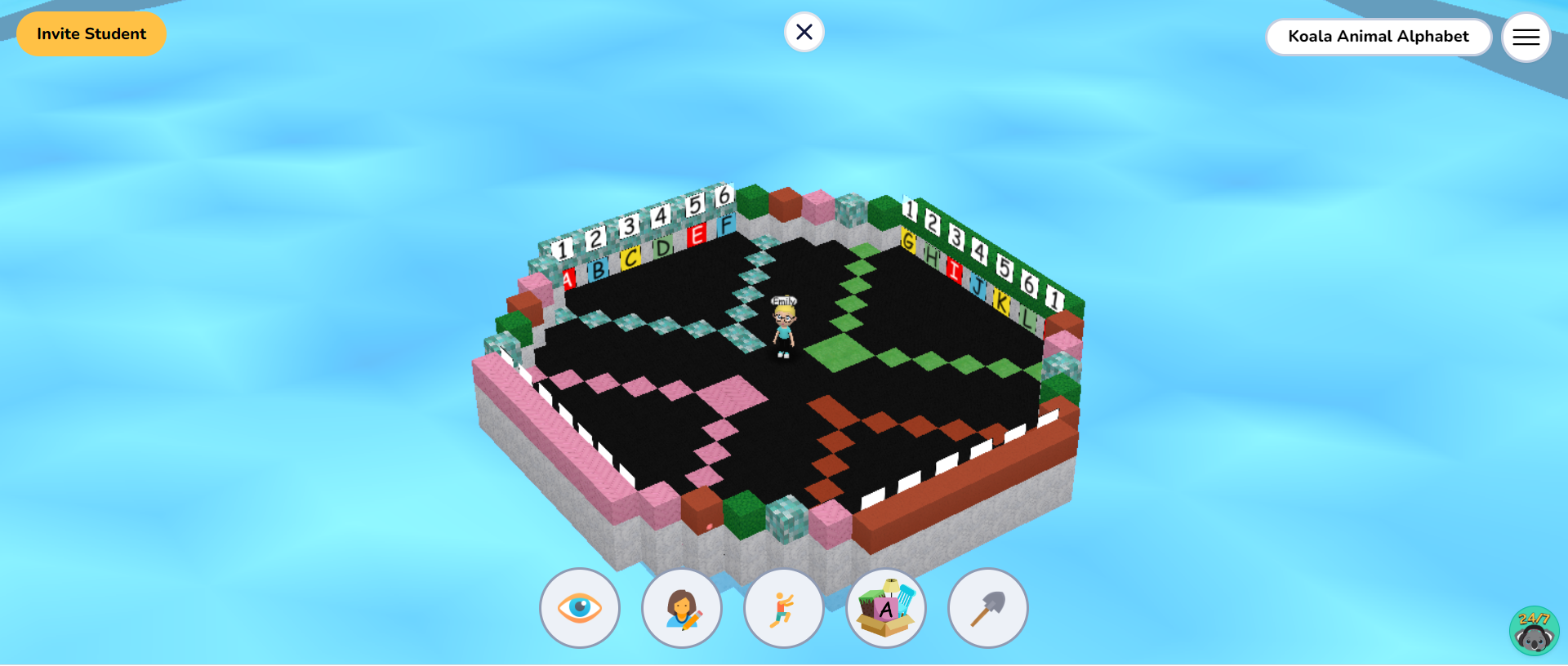Click the orange letter I block
This screenshot has height=666, width=1568.
coord(955,269)
